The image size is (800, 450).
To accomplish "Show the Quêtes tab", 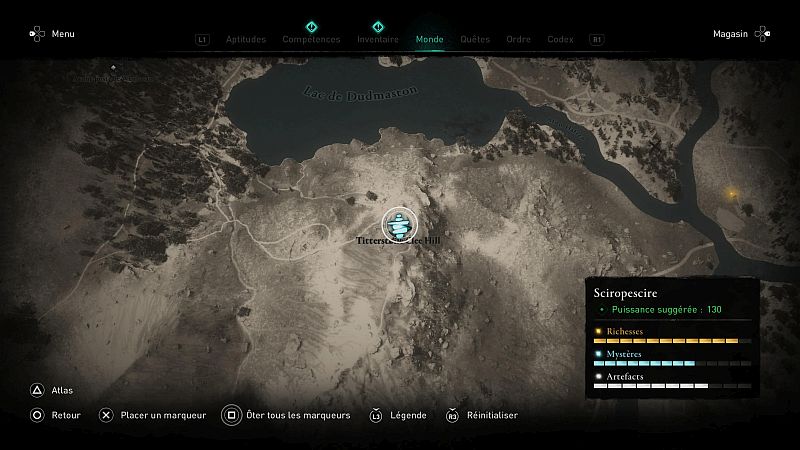I will coord(475,40).
